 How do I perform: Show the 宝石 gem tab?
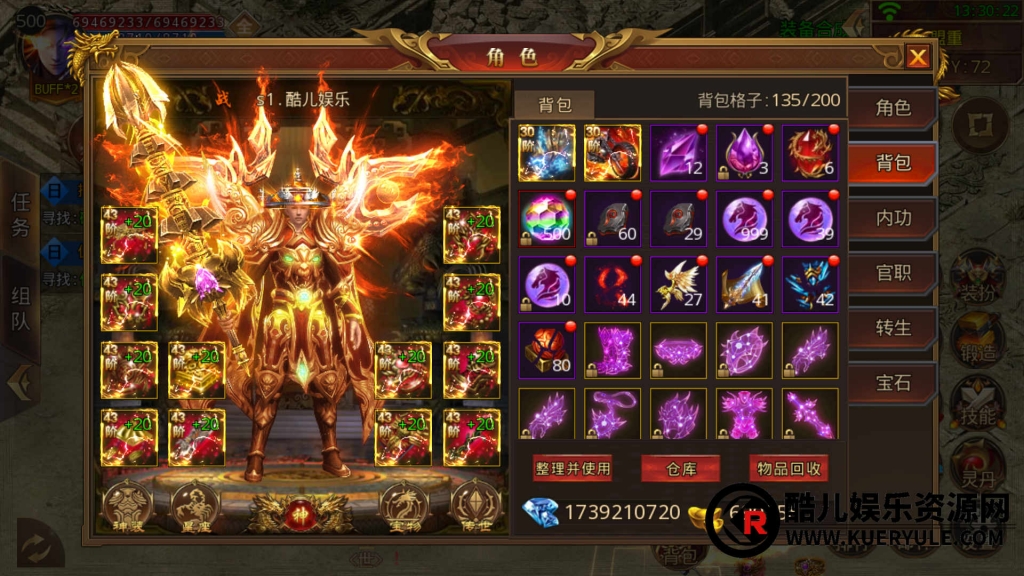click(893, 382)
